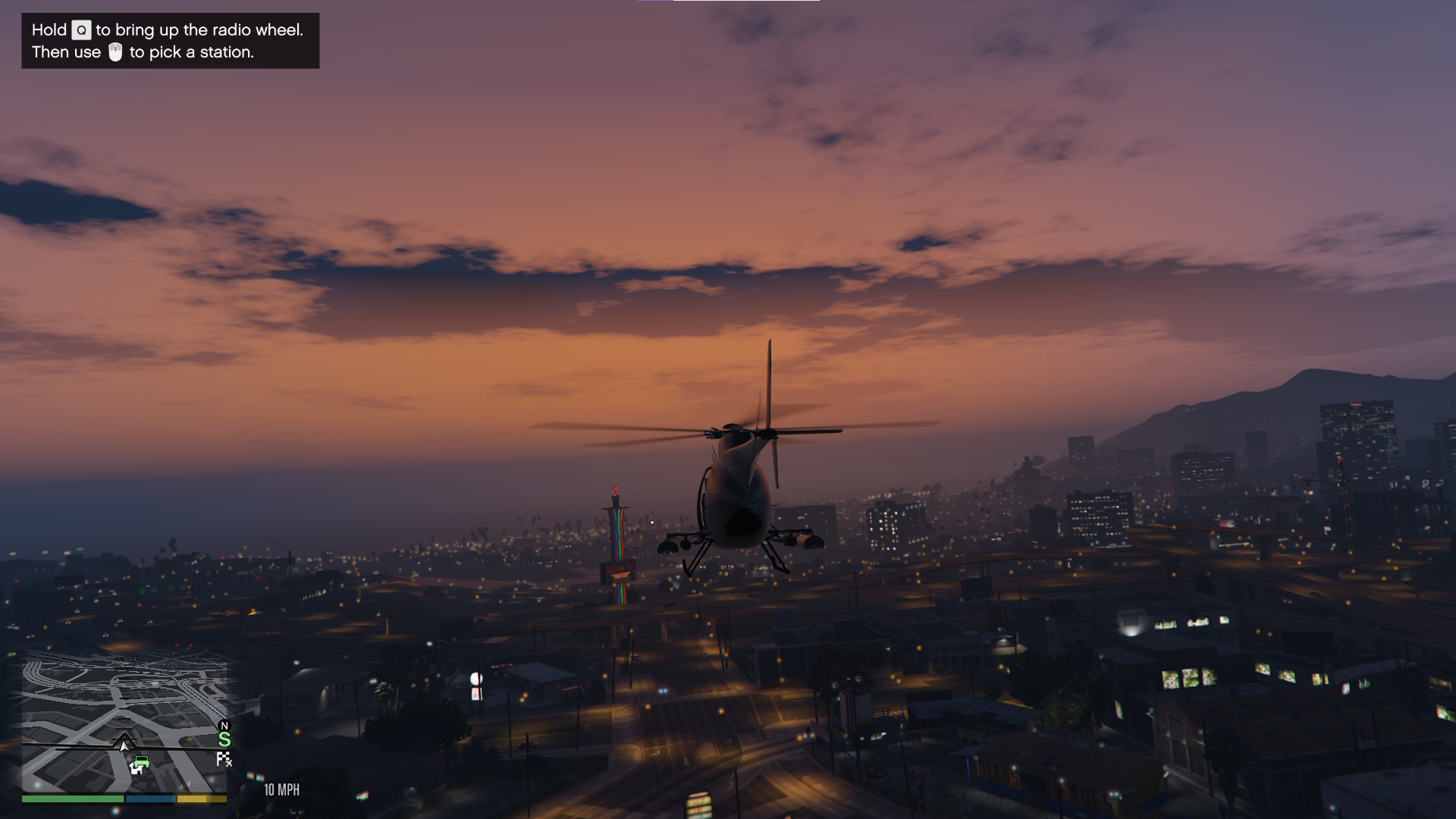Select the green S compass letter beside the minimap

[x=224, y=741]
